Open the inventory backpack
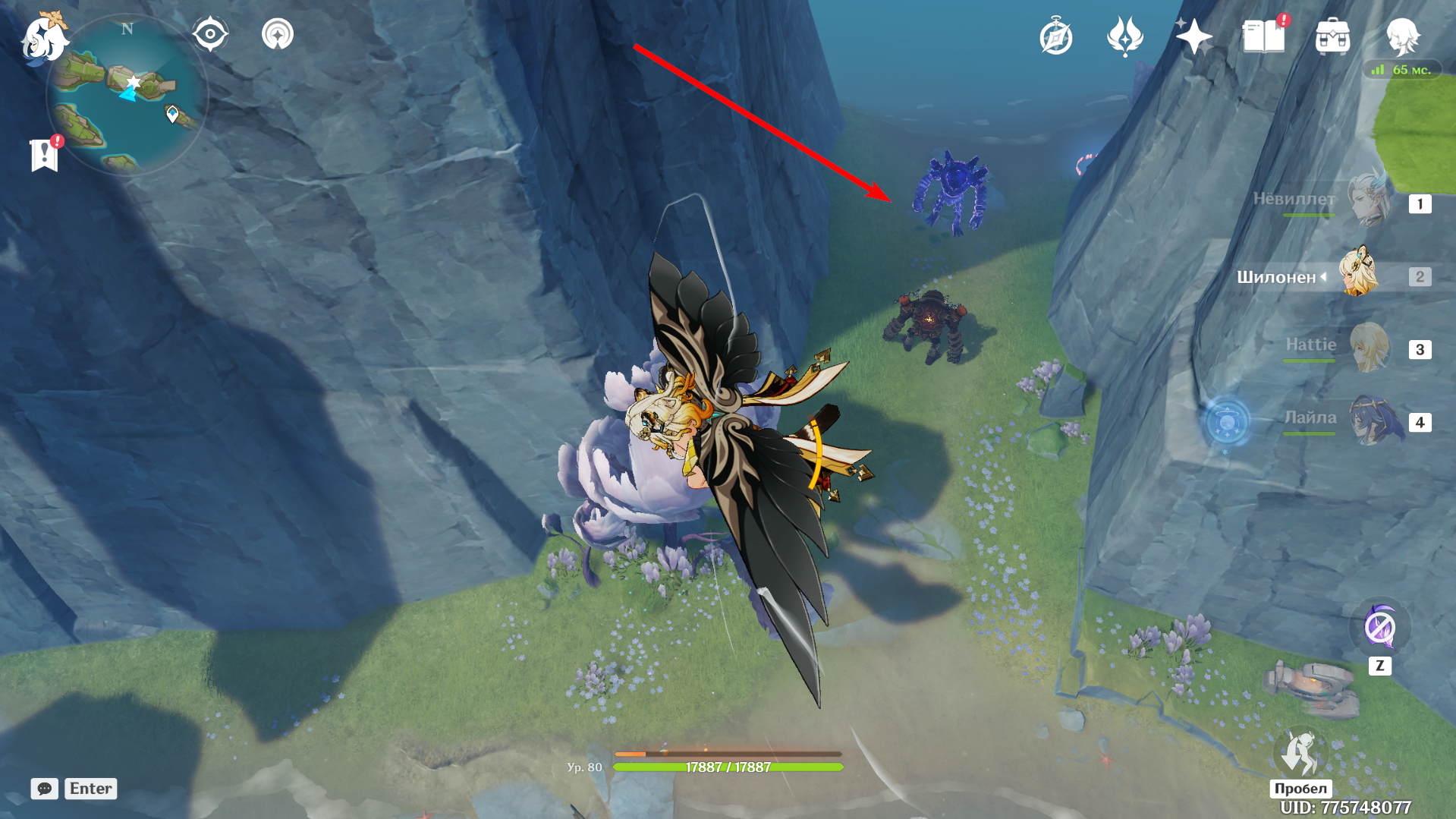1456x819 pixels. [x=1332, y=36]
